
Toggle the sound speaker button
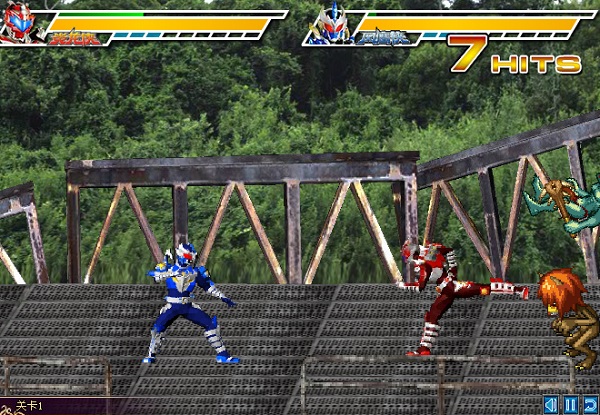pos(551,406)
